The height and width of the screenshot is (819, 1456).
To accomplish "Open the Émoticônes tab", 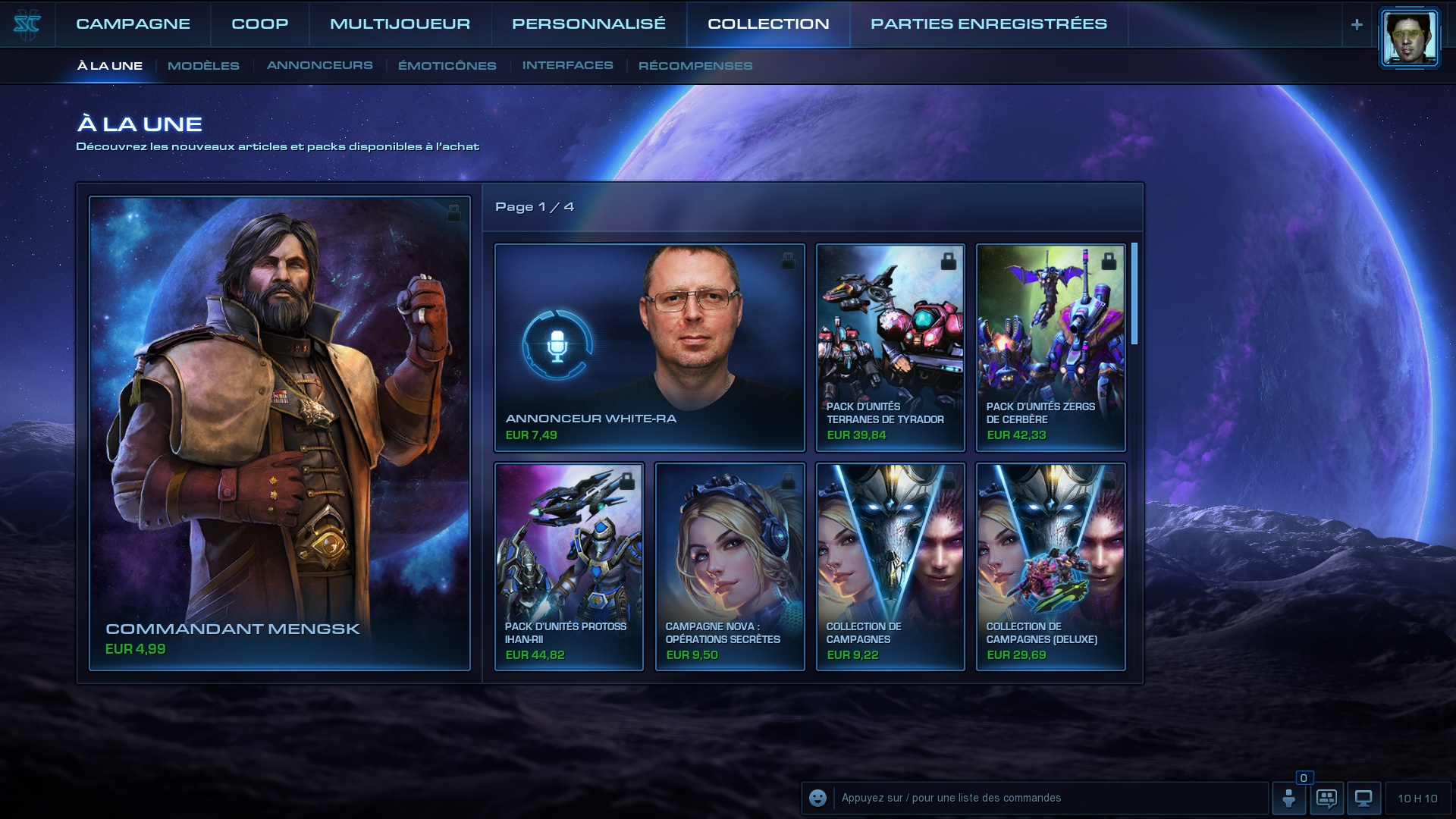I will (447, 66).
